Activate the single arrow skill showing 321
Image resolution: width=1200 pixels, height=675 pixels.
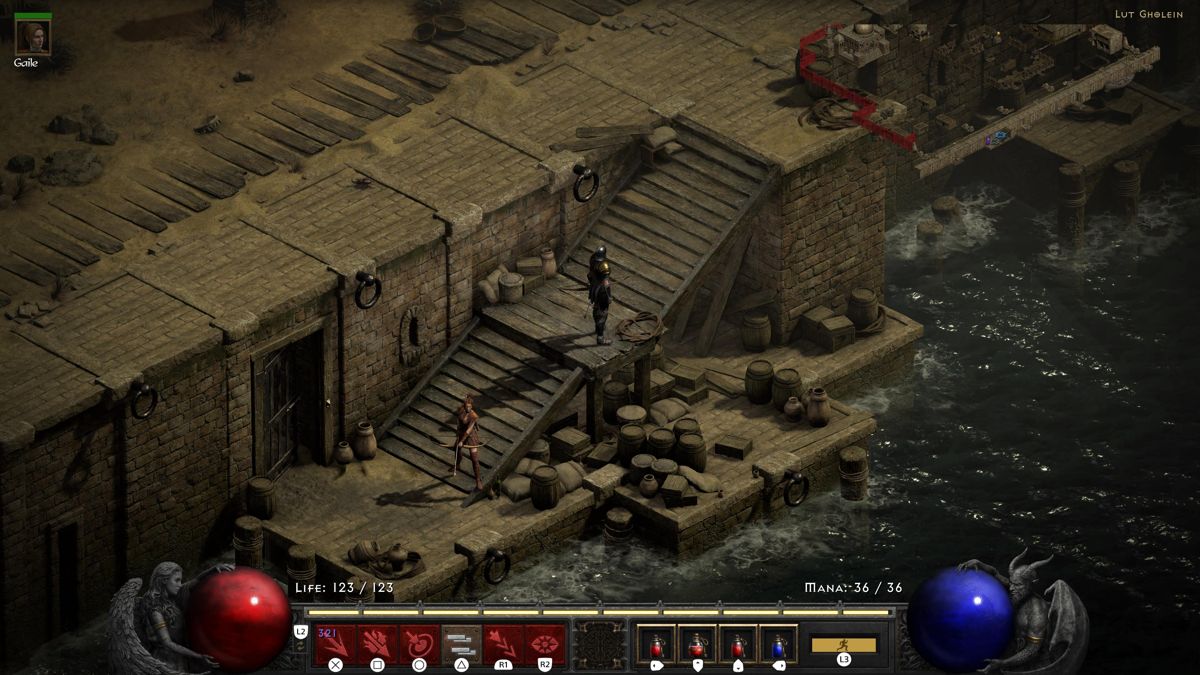tap(335, 644)
